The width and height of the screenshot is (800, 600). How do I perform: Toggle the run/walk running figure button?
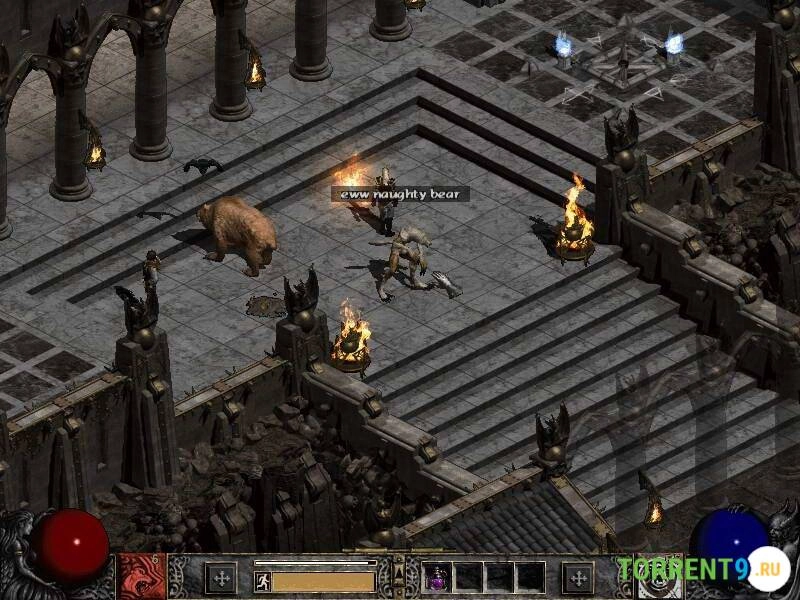262,579
